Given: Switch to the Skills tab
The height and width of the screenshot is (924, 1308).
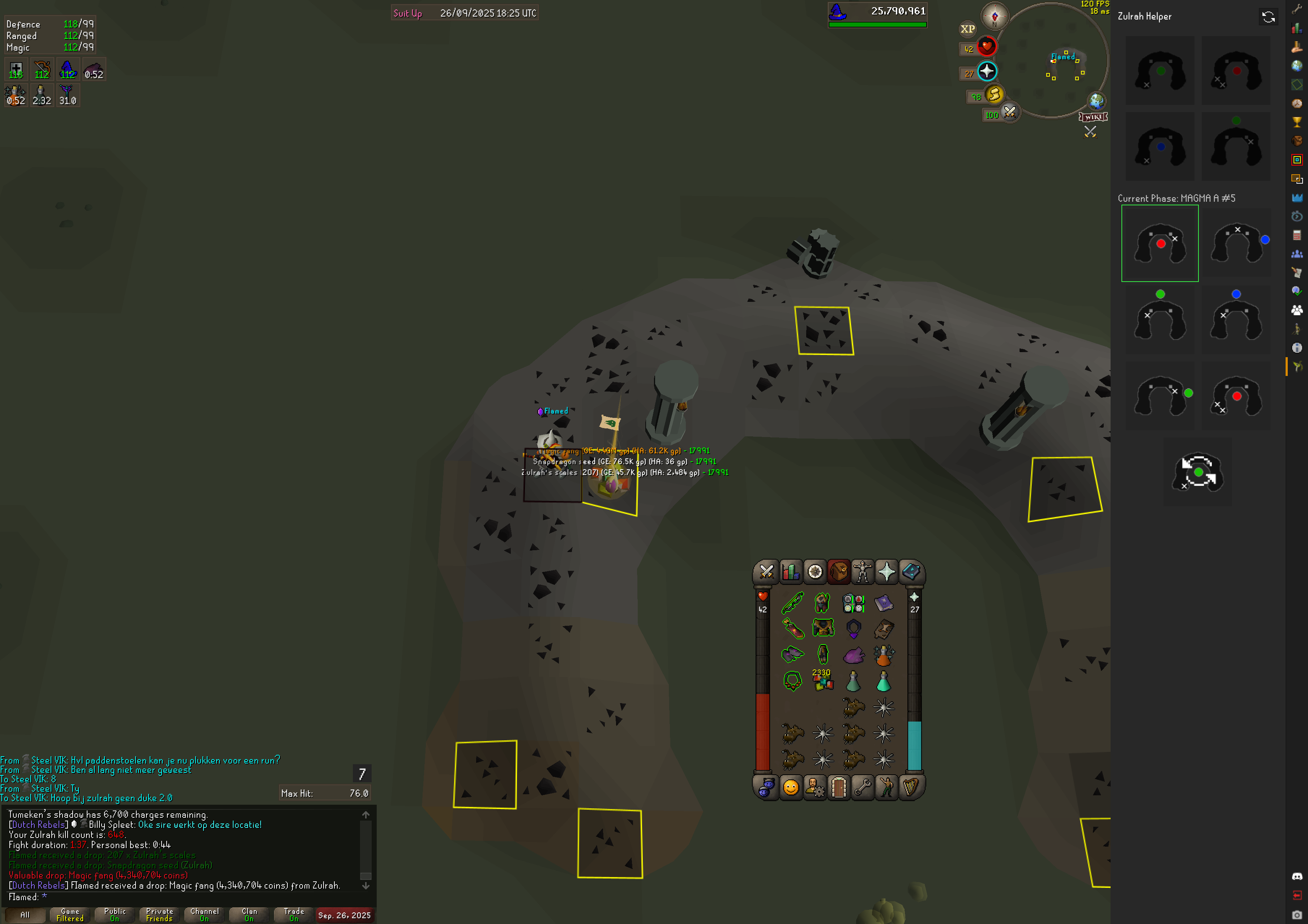Looking at the screenshot, I should coord(791,572).
